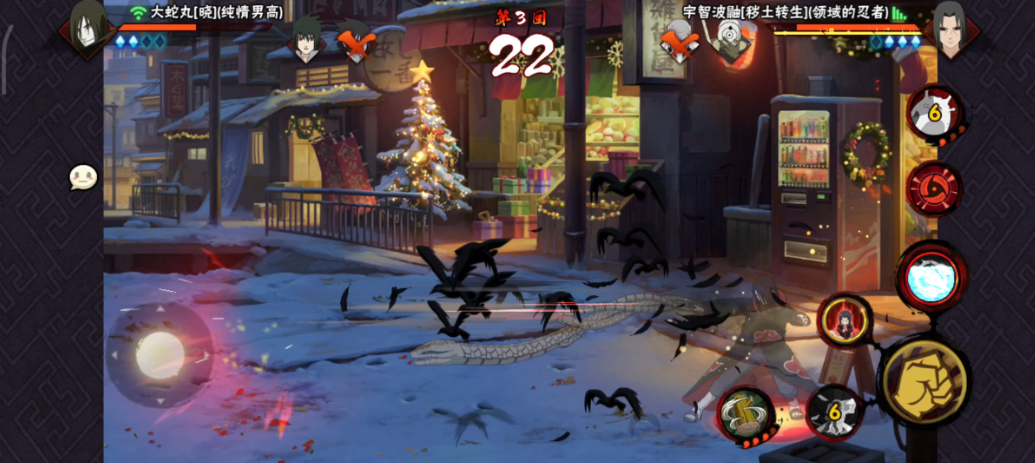Open the chat speech bubble

tap(83, 178)
